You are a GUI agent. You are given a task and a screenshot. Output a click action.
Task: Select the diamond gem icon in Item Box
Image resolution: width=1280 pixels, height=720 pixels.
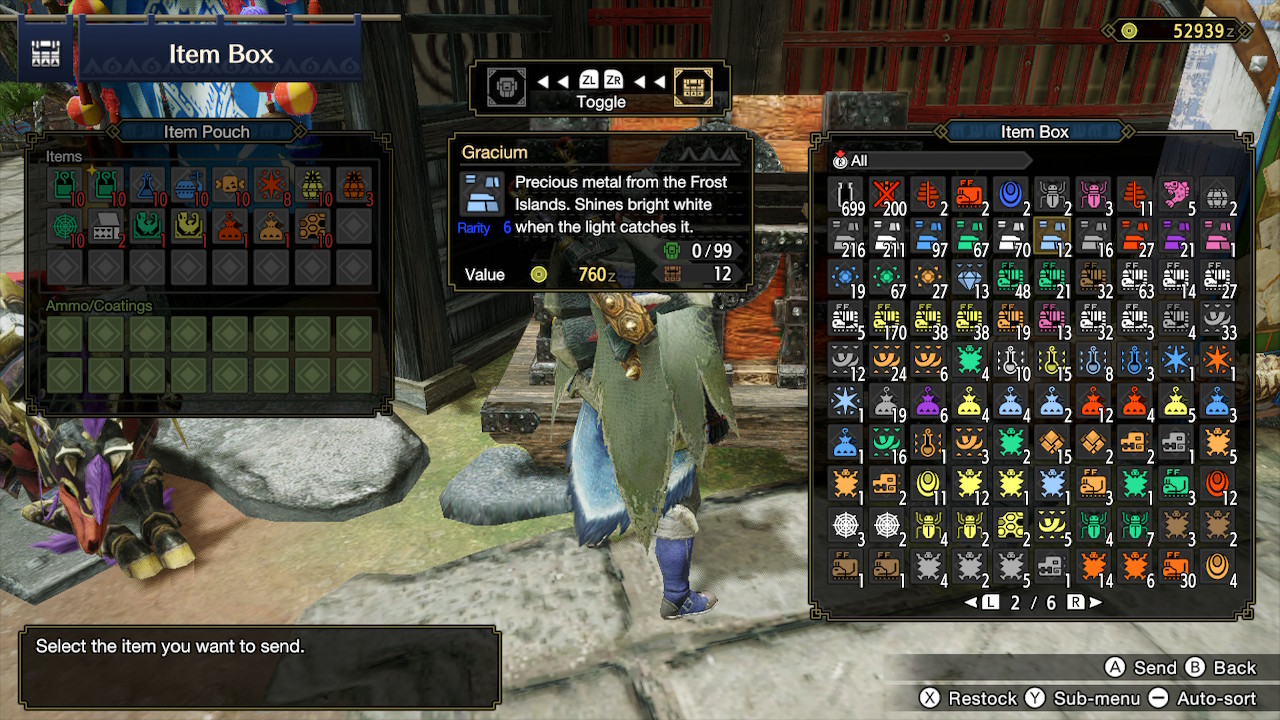[x=968, y=277]
